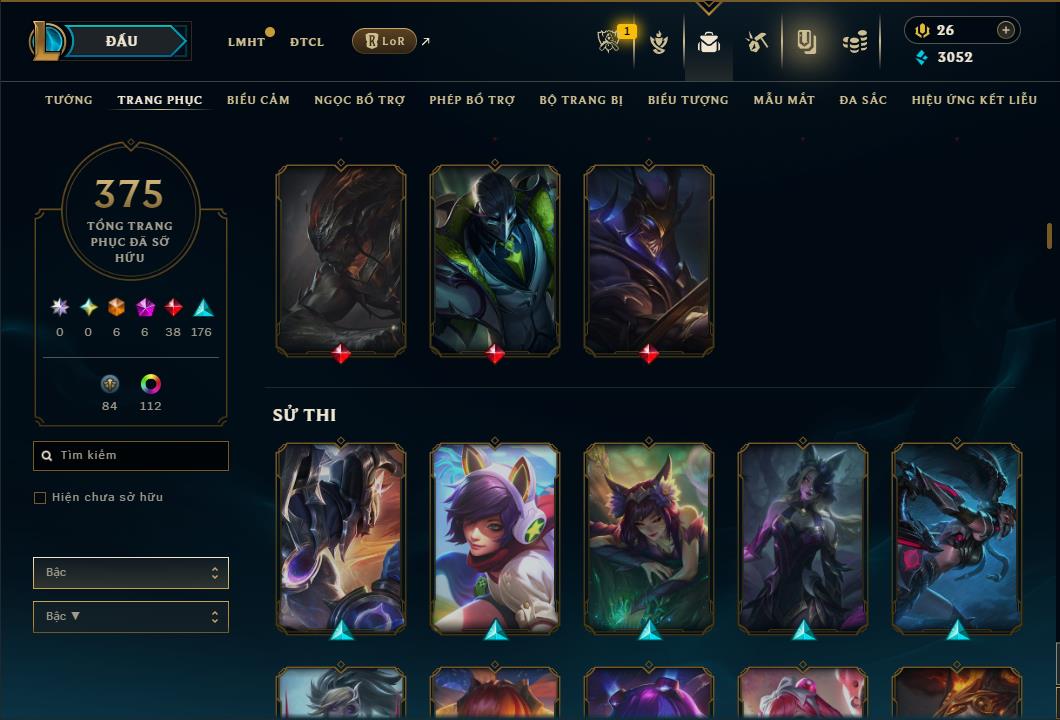
Task: Switch to the ĐA SẮC chromas tab
Action: (x=863, y=100)
